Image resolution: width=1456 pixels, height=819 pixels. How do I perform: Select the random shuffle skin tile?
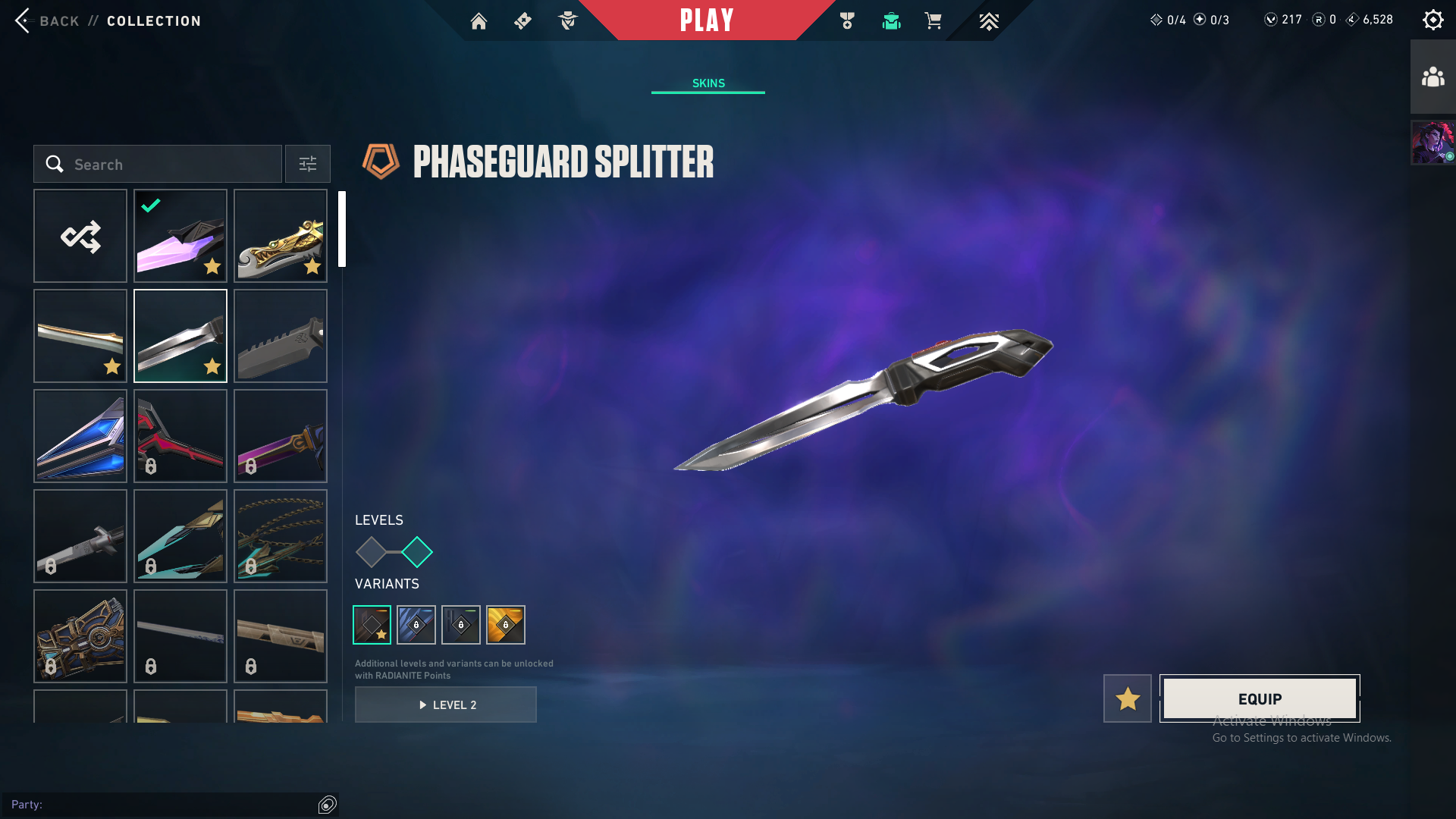(x=80, y=236)
